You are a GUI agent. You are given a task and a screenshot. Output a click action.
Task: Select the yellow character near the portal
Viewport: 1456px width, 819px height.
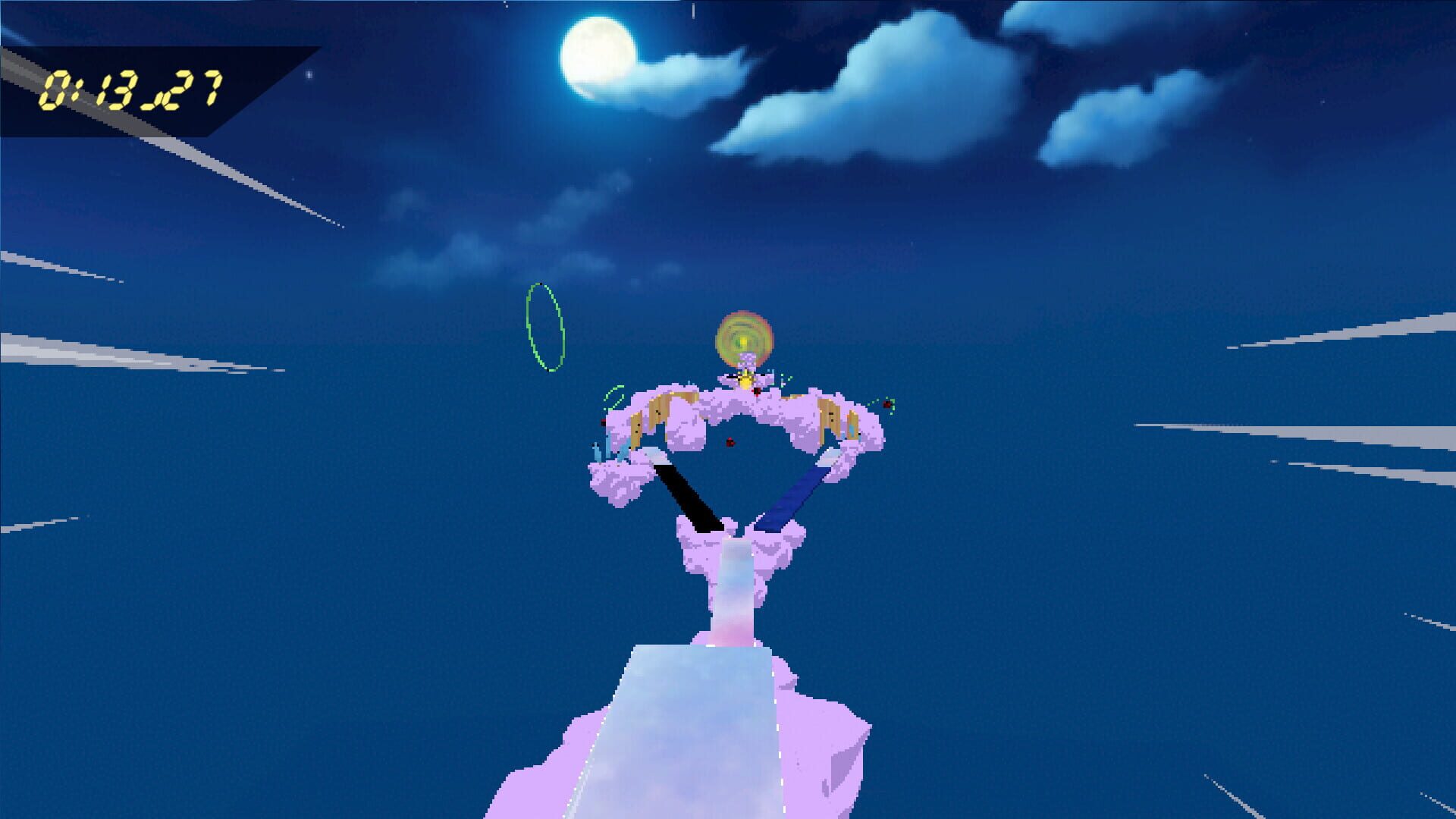coord(746,381)
